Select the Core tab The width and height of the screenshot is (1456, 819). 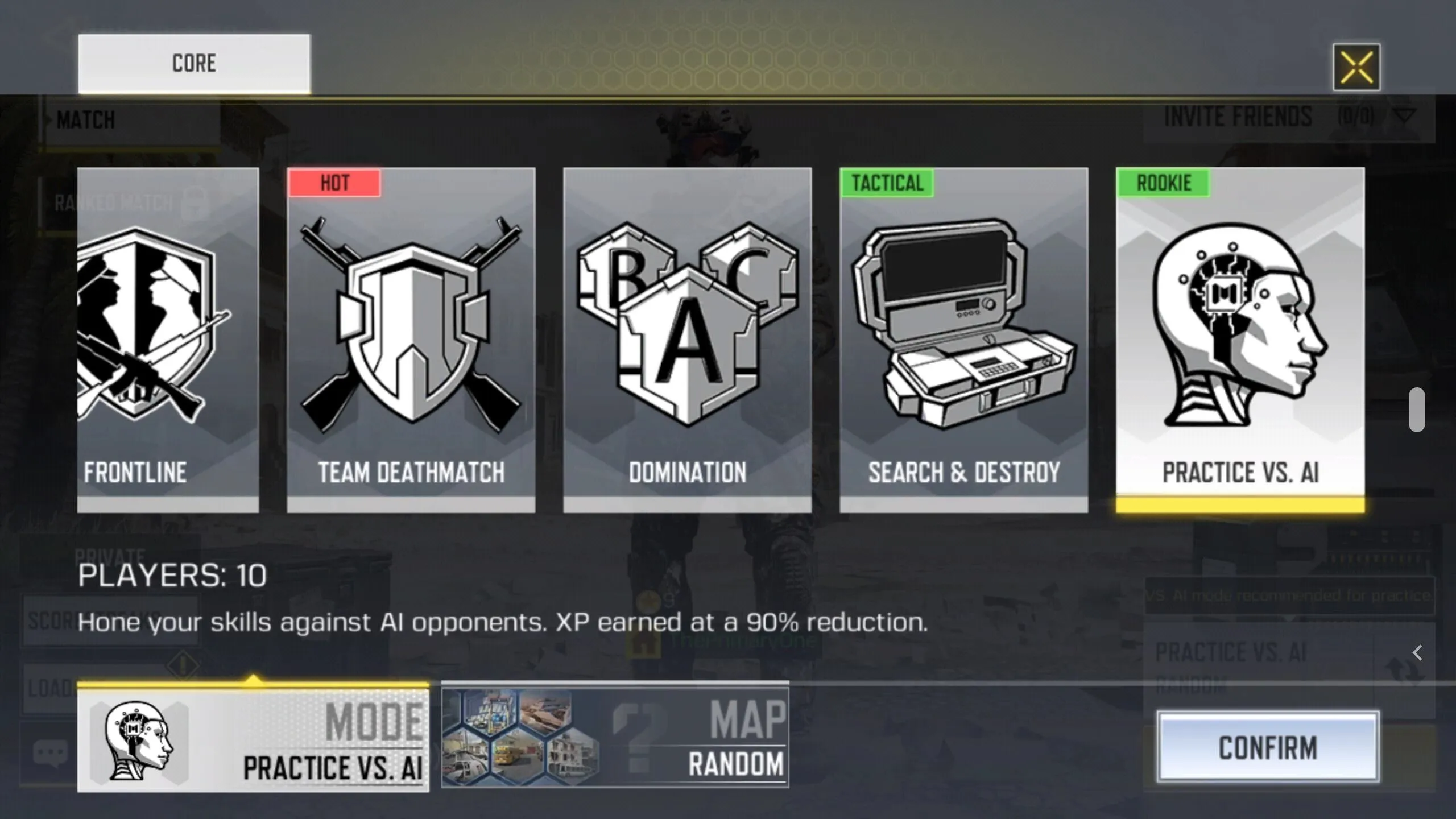click(x=194, y=63)
